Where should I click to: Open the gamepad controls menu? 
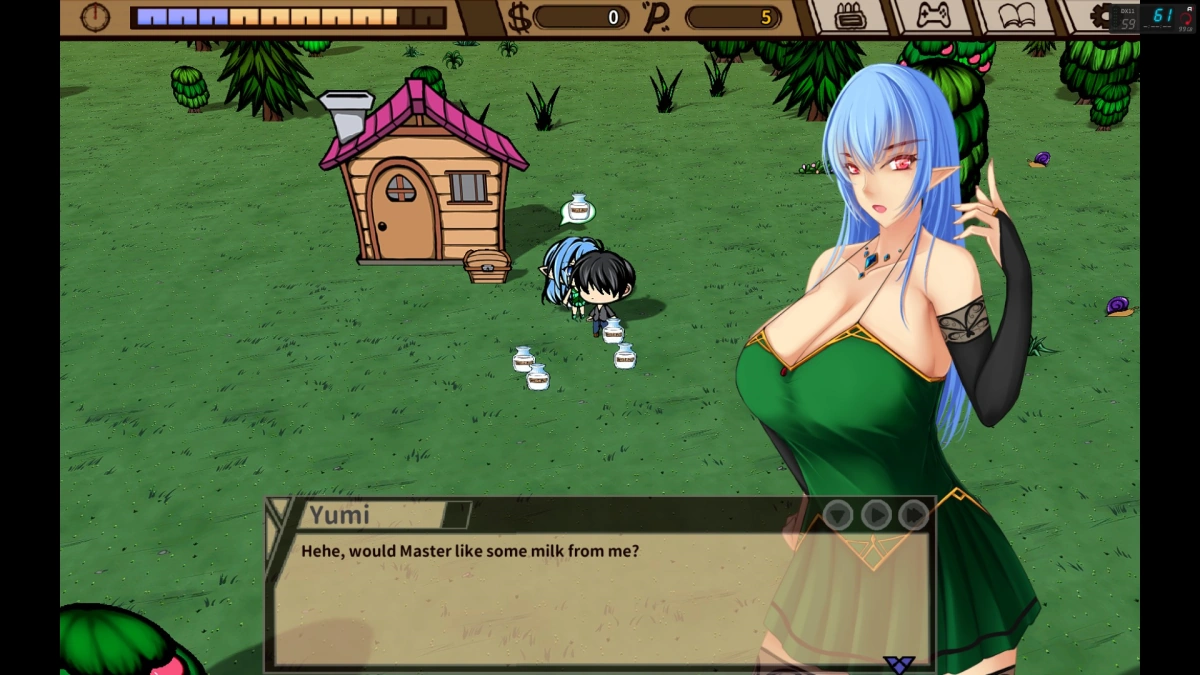click(x=932, y=17)
